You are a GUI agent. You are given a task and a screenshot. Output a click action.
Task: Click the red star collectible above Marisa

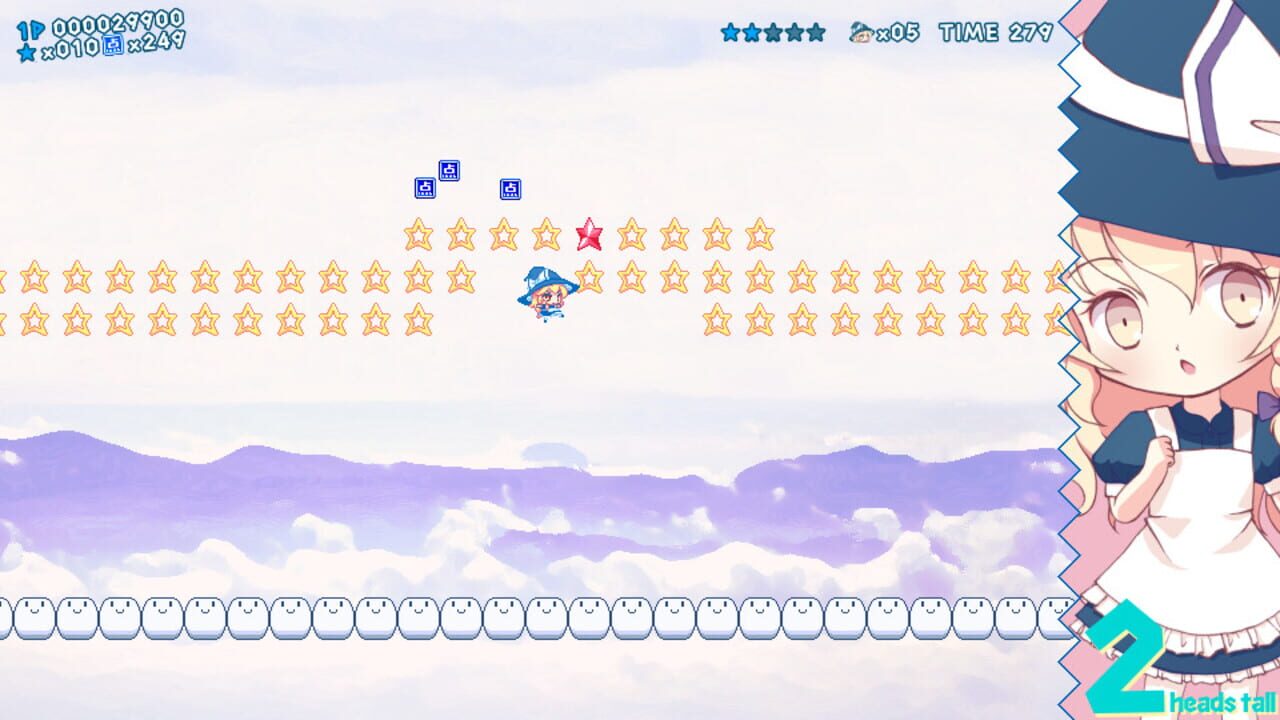(x=588, y=234)
